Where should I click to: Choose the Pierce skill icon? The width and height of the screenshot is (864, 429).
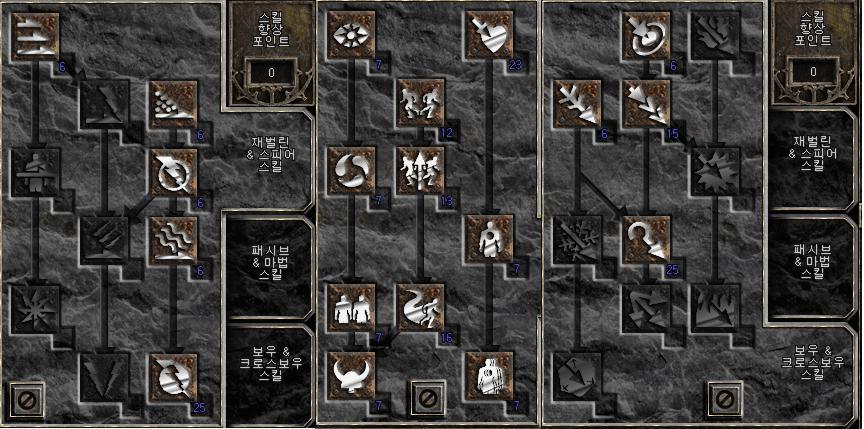pyautogui.click(x=488, y=376)
